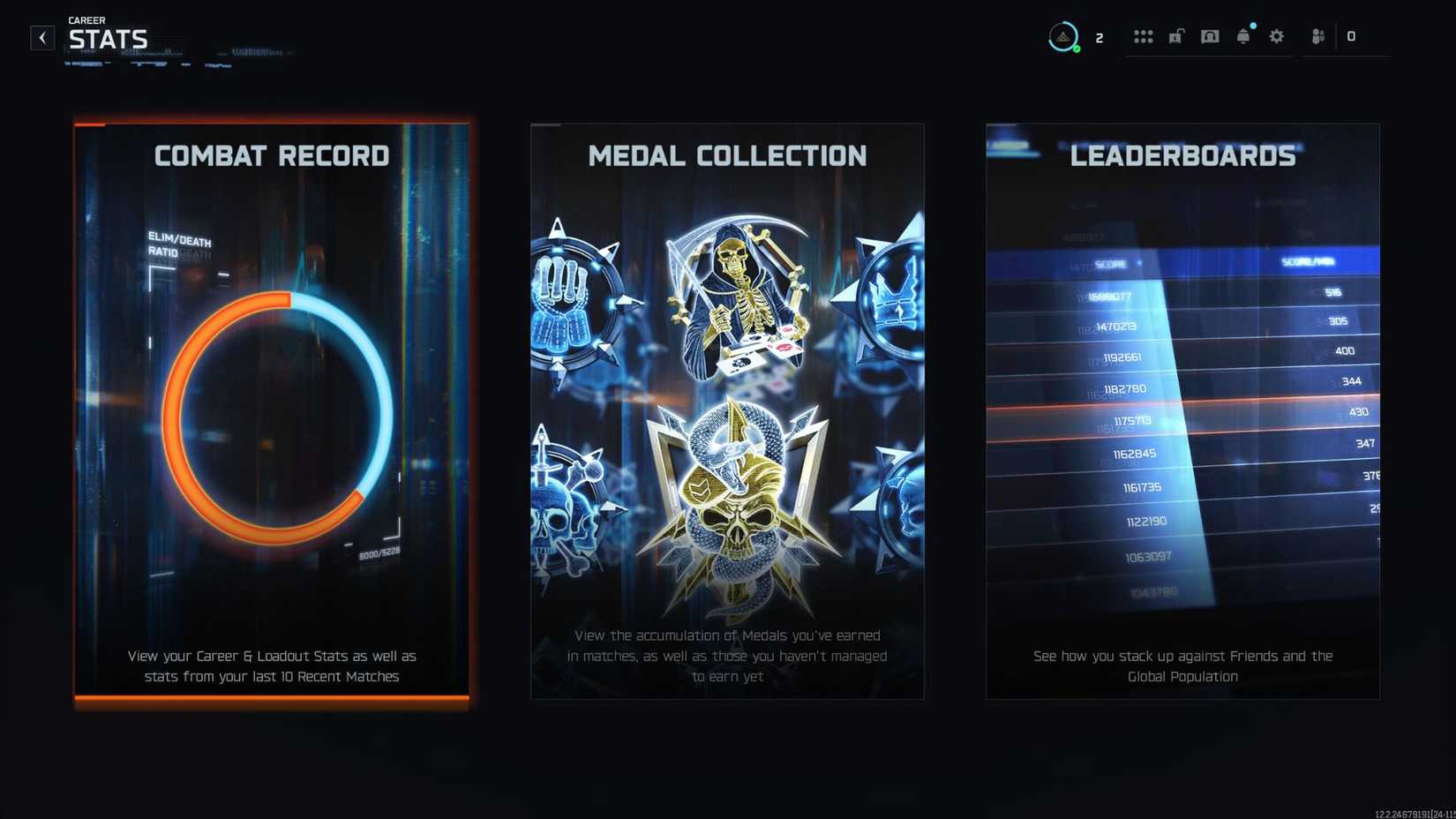The width and height of the screenshot is (1456, 819).
Task: Open the settings gear in the top bar
Action: point(1276,36)
